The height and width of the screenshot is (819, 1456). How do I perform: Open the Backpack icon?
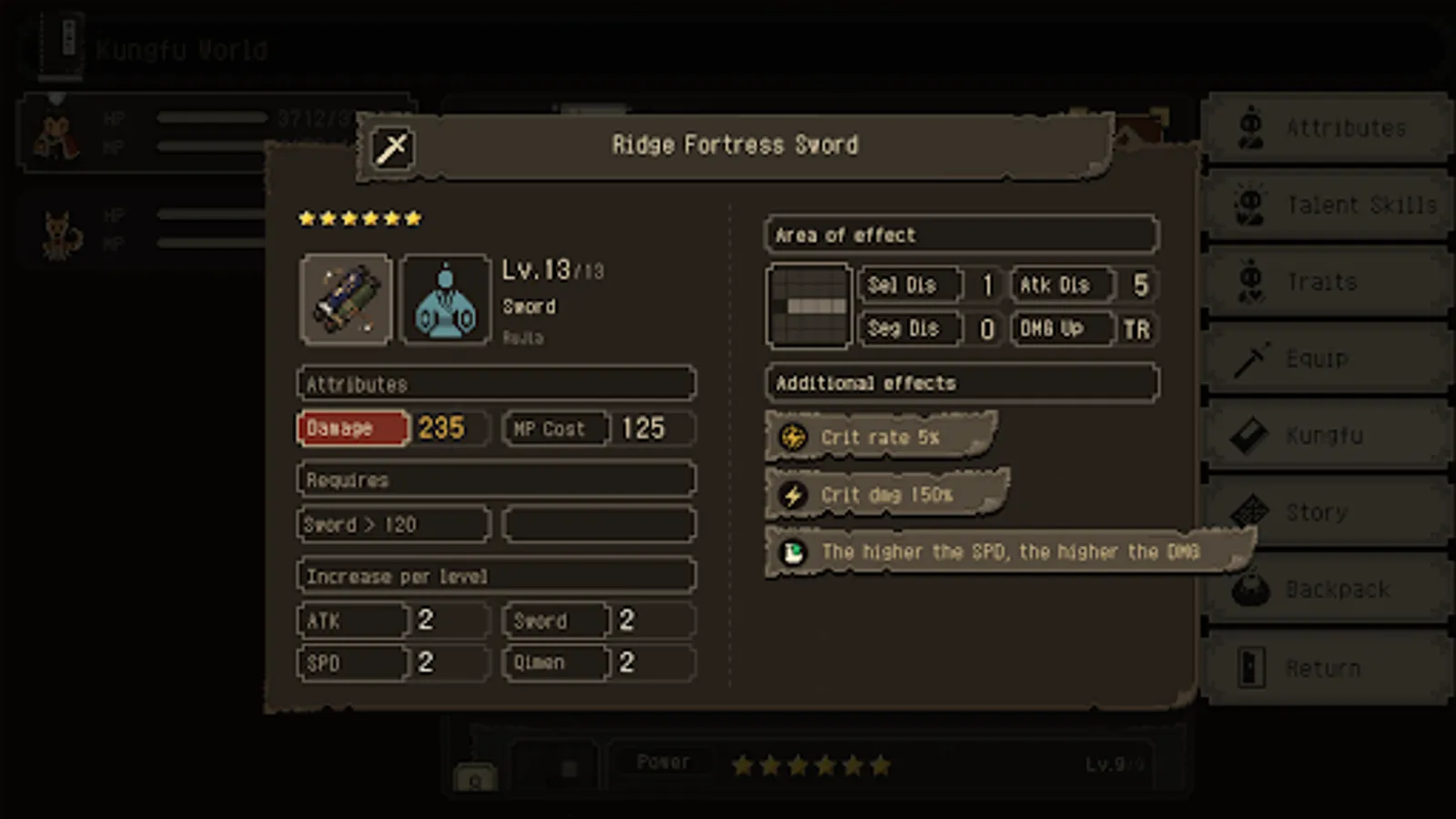point(1251,589)
